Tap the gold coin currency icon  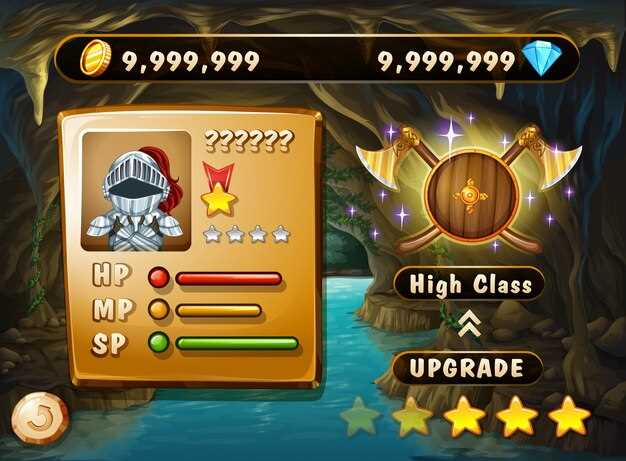(97, 59)
